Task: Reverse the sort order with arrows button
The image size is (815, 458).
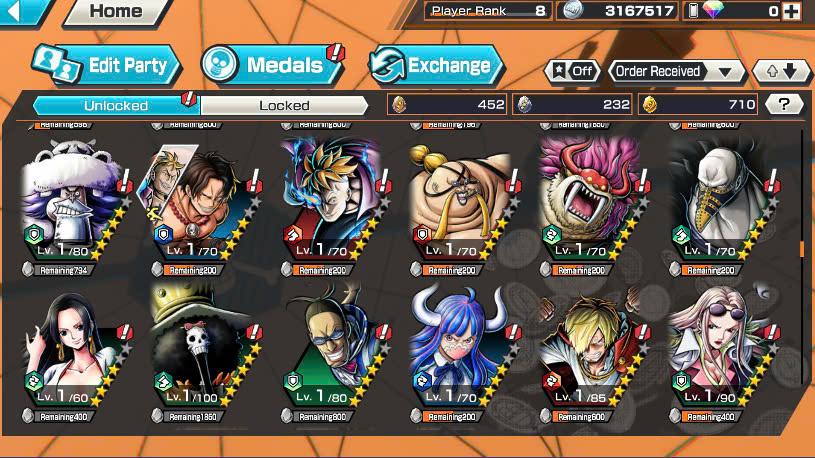Action: pos(781,71)
